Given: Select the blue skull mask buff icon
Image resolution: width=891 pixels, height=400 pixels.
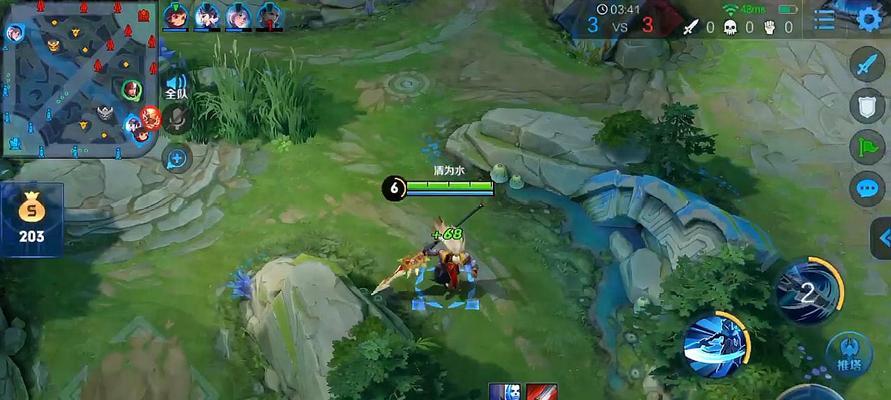Looking at the screenshot, I should coord(505,391).
